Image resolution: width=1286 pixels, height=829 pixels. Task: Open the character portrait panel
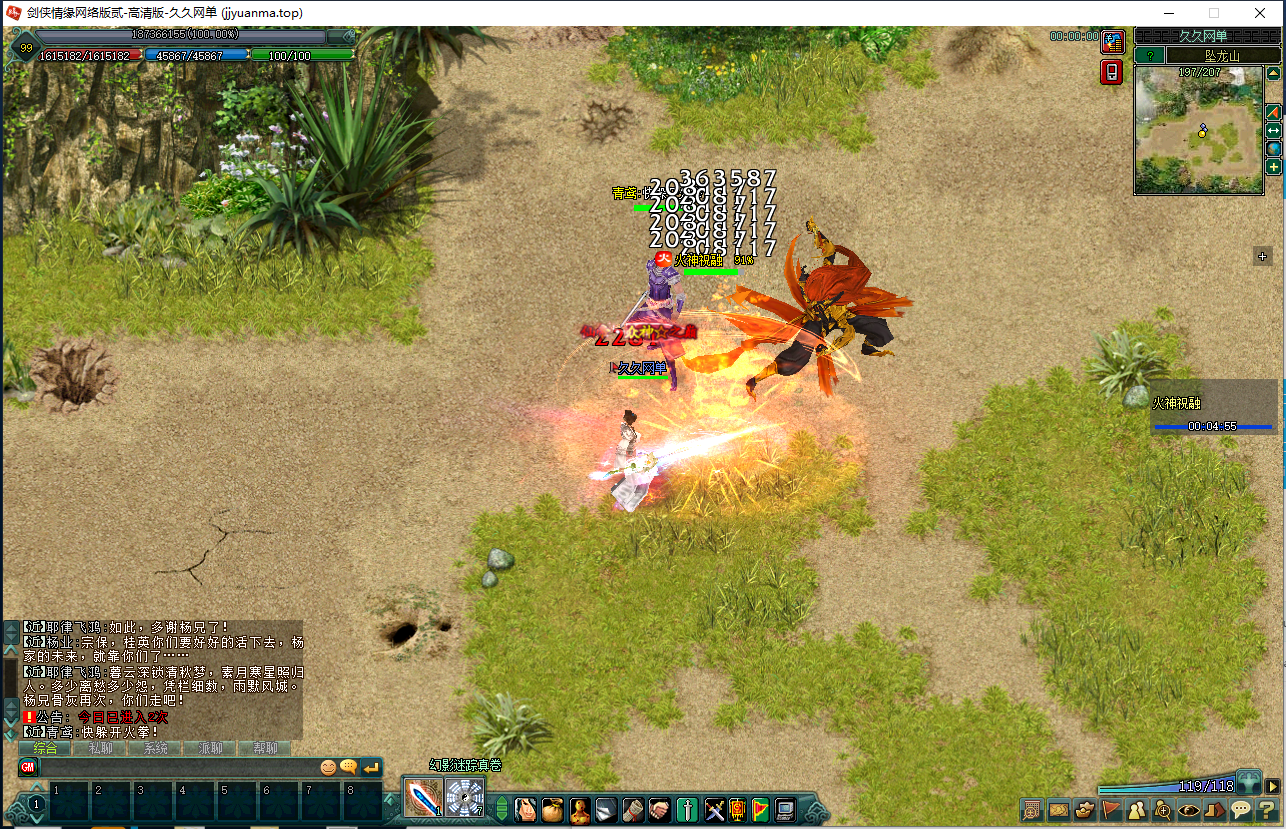click(525, 809)
